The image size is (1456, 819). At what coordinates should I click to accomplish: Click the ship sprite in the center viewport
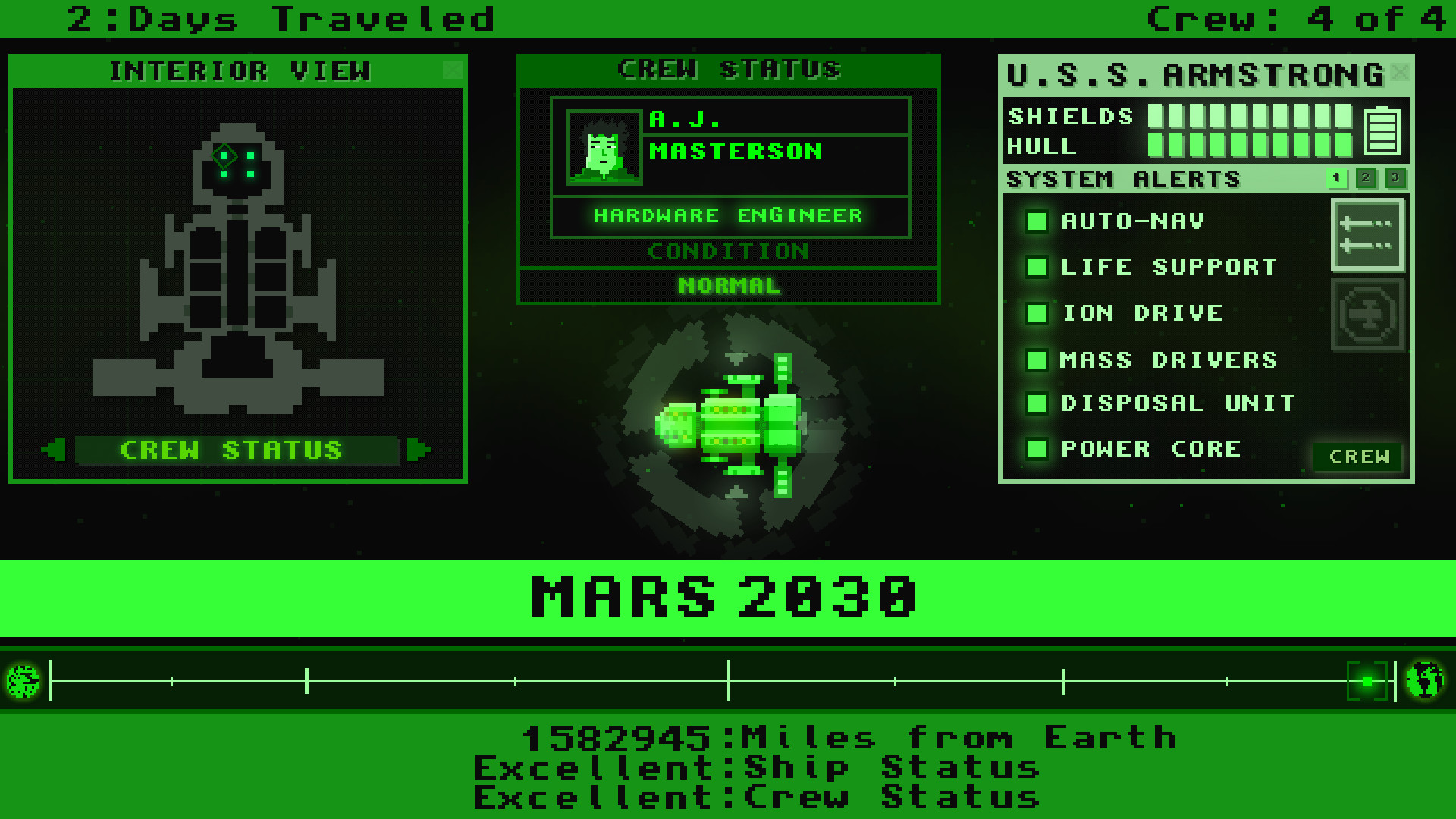click(x=732, y=425)
